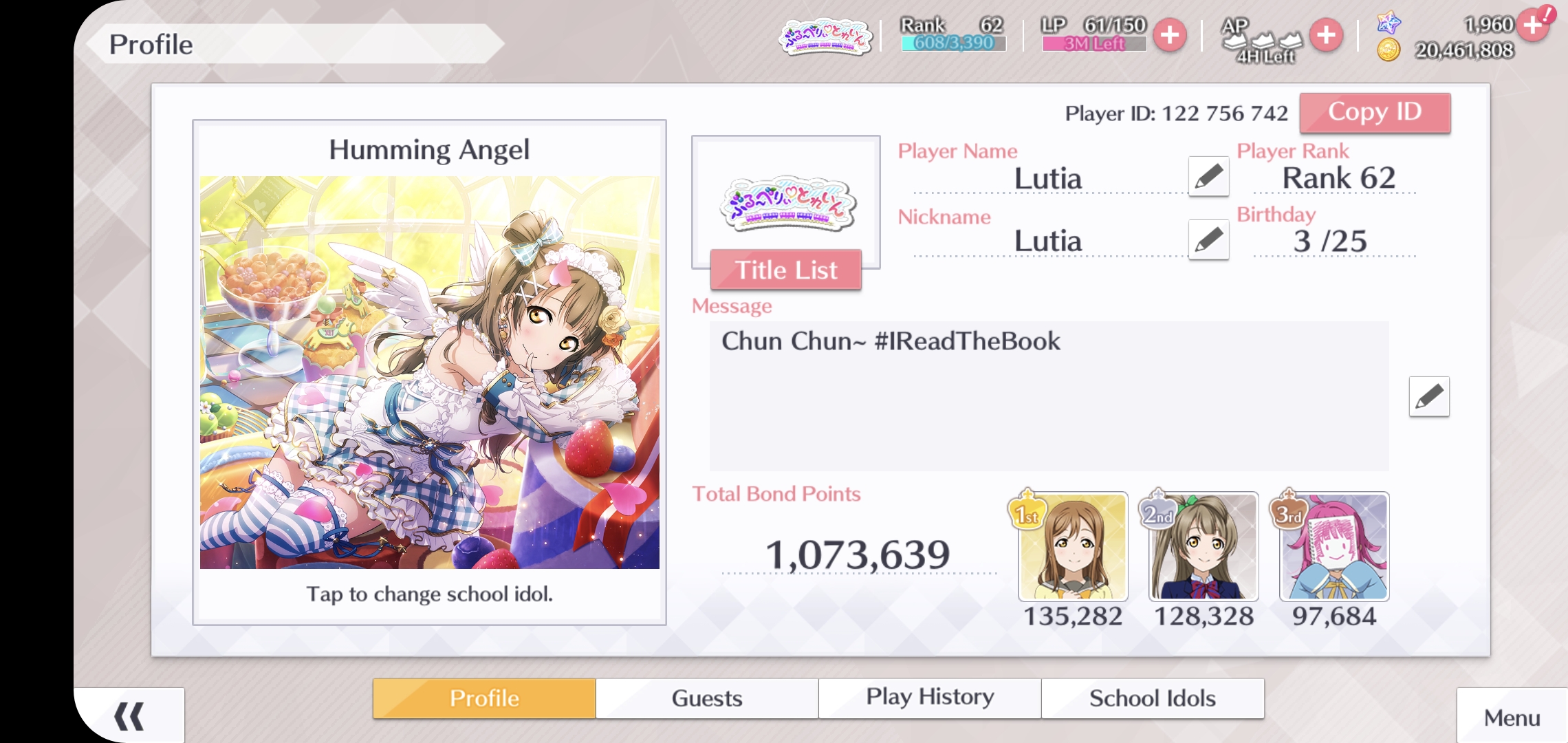Screen dimensions: 1568x743
Task: Open the Play History tab
Action: pos(930,698)
